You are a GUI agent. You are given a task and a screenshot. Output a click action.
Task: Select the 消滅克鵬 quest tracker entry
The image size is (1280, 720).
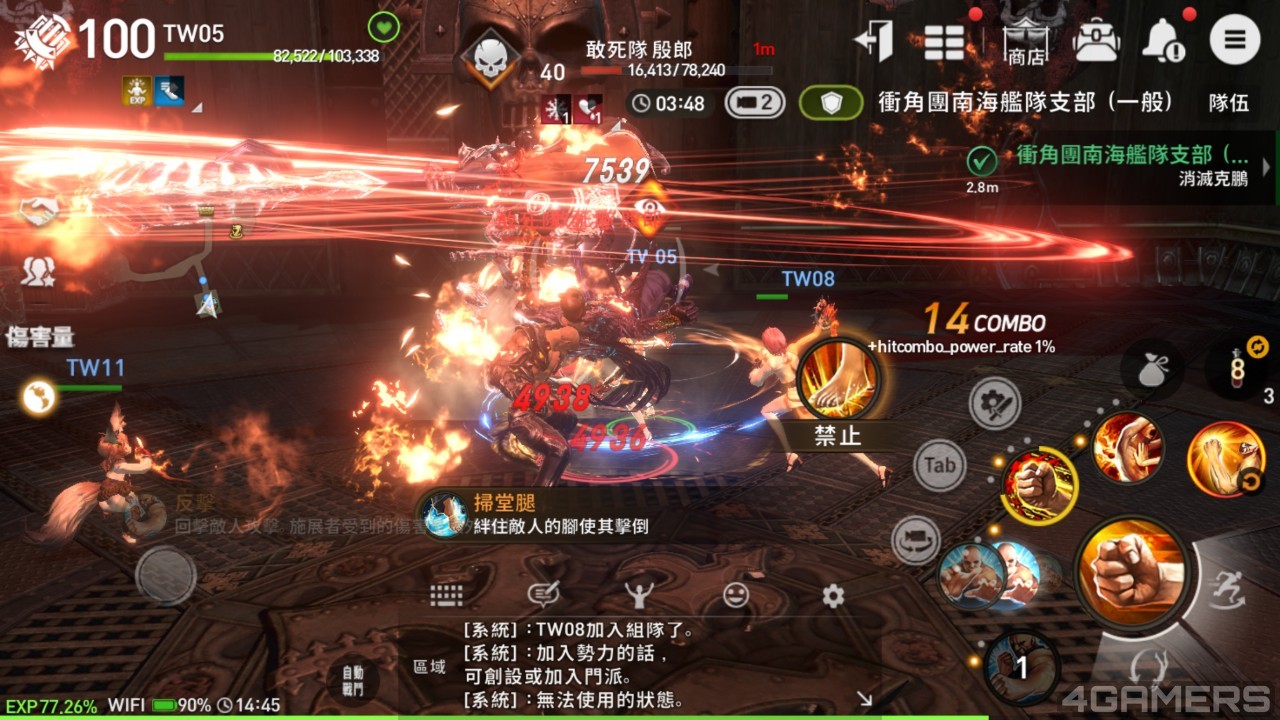coord(1120,167)
